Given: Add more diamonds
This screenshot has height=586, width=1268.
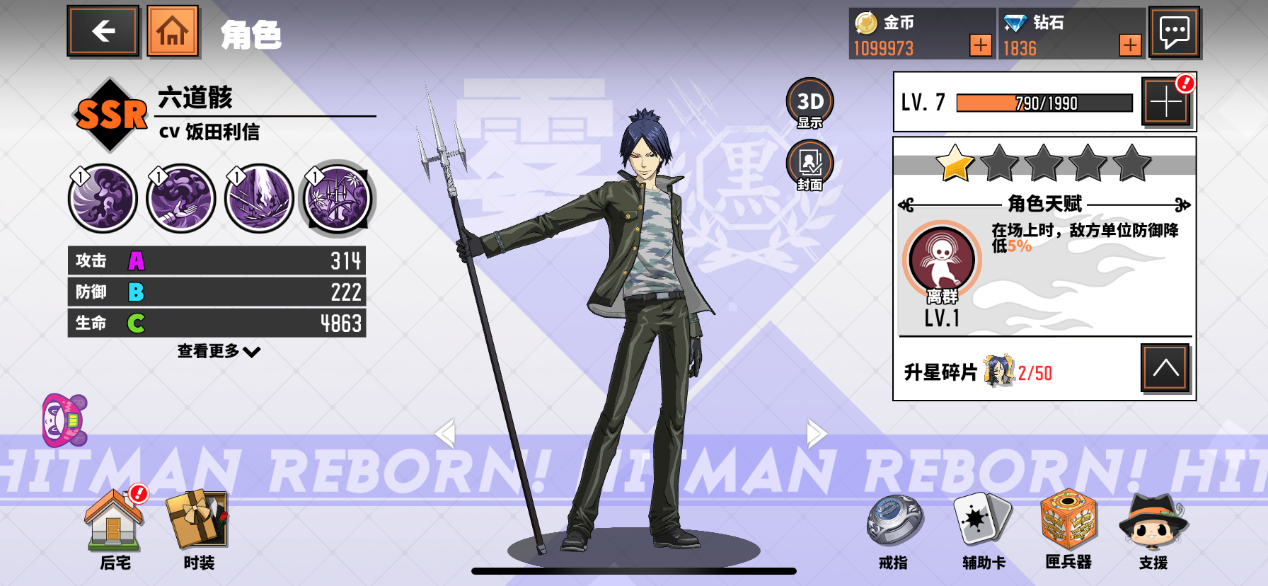Looking at the screenshot, I should pos(1130,45).
